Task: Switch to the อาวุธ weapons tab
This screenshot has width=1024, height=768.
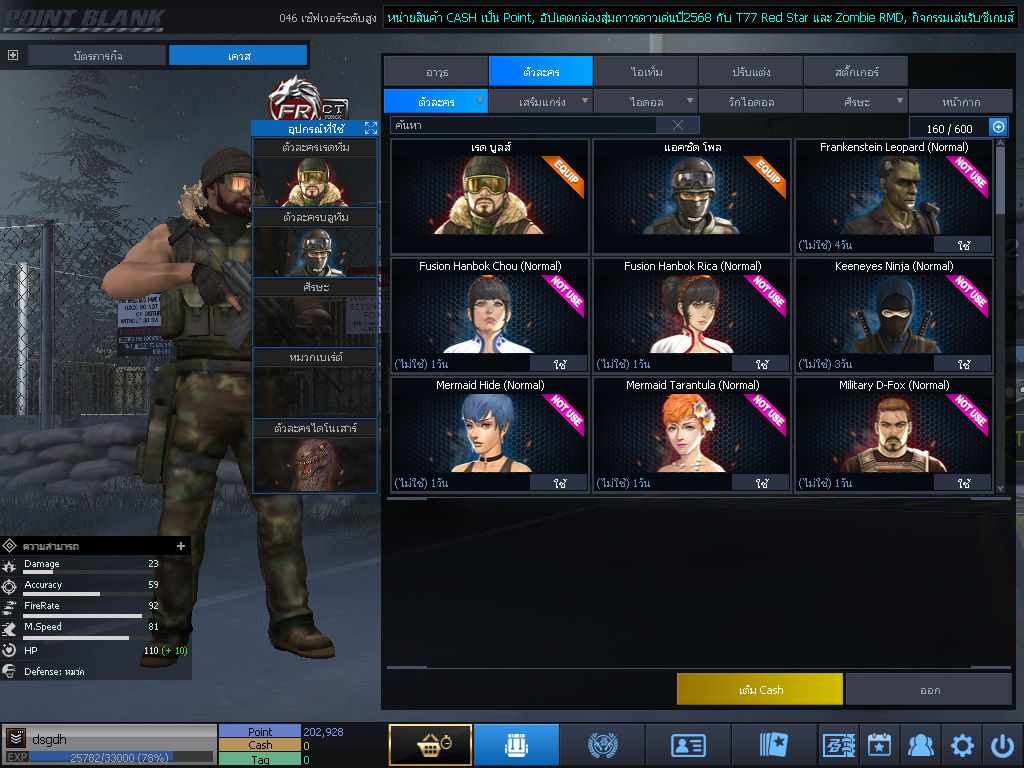Action: click(435, 72)
